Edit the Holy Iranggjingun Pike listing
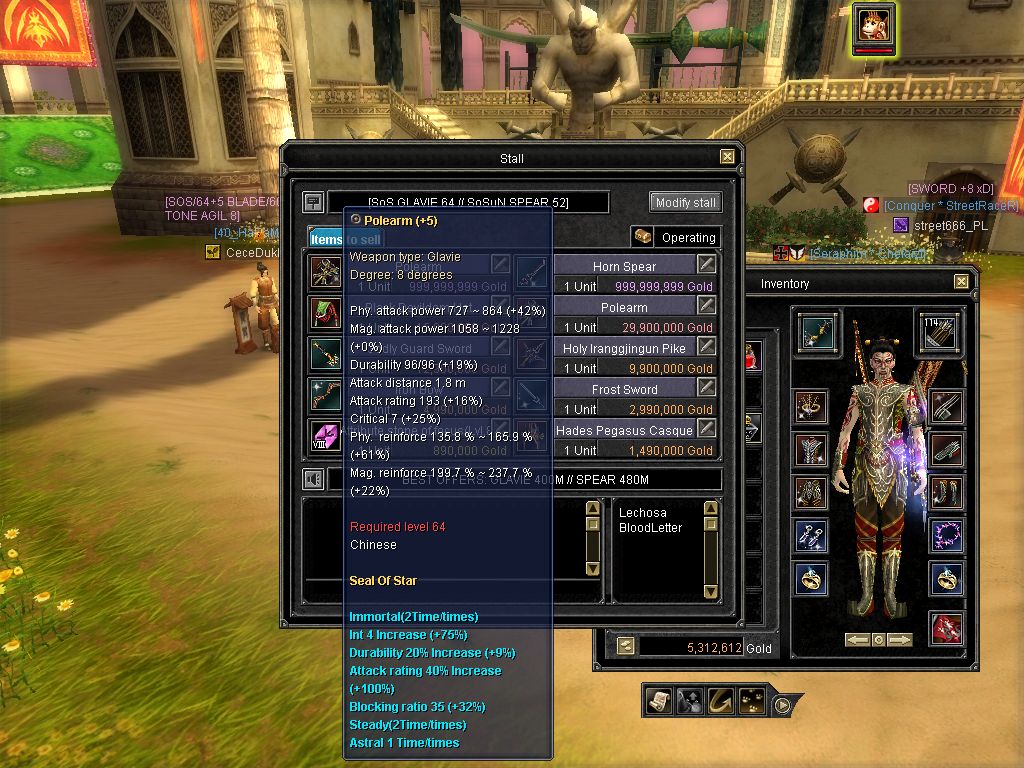This screenshot has height=768, width=1024. click(707, 346)
